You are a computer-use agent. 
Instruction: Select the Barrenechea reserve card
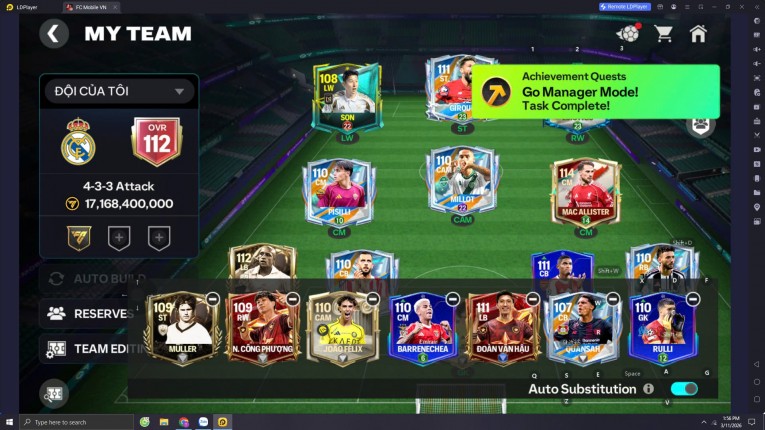(x=423, y=329)
